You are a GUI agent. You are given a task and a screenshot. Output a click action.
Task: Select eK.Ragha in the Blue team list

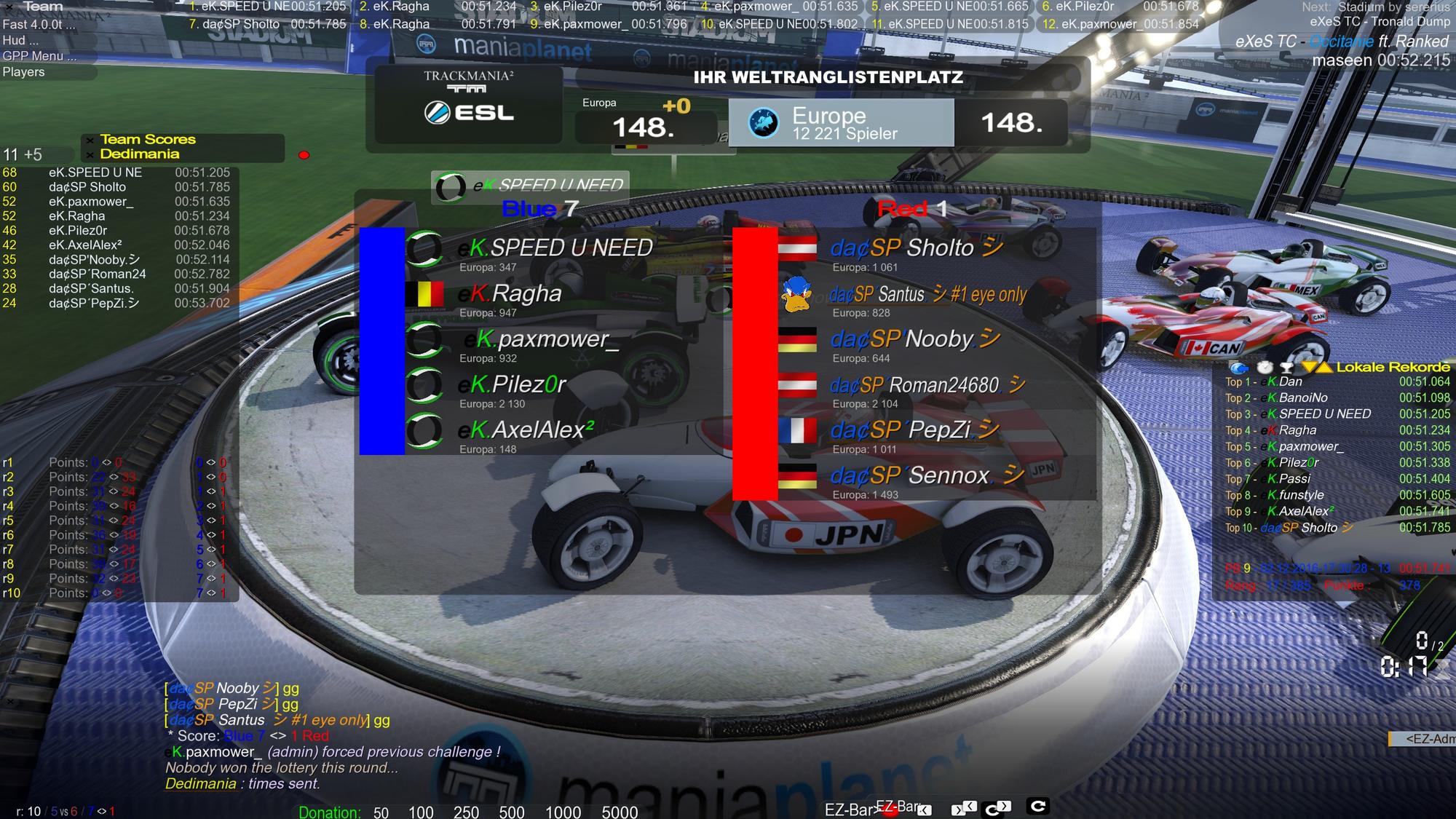tap(526, 293)
